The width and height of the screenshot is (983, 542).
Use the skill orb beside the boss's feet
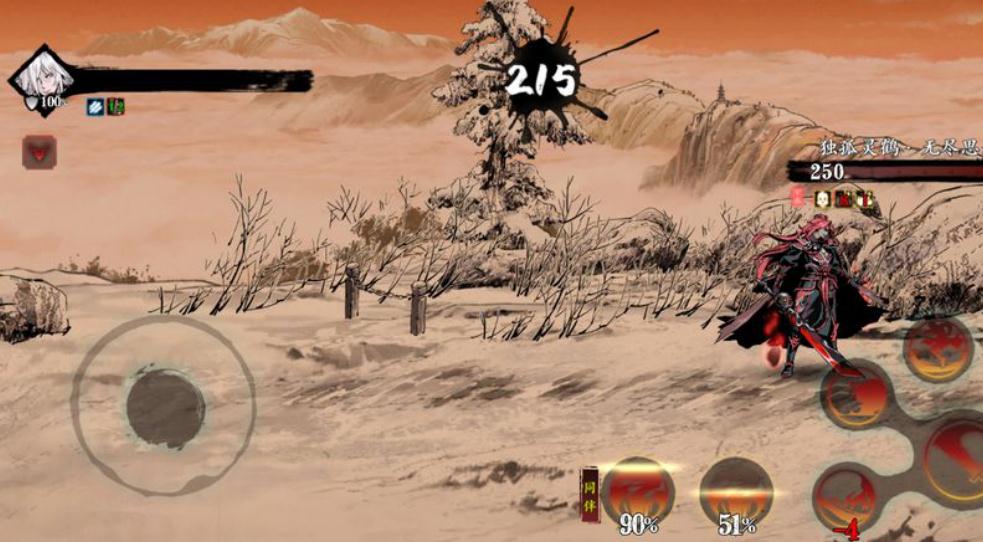pyautogui.click(x=855, y=395)
